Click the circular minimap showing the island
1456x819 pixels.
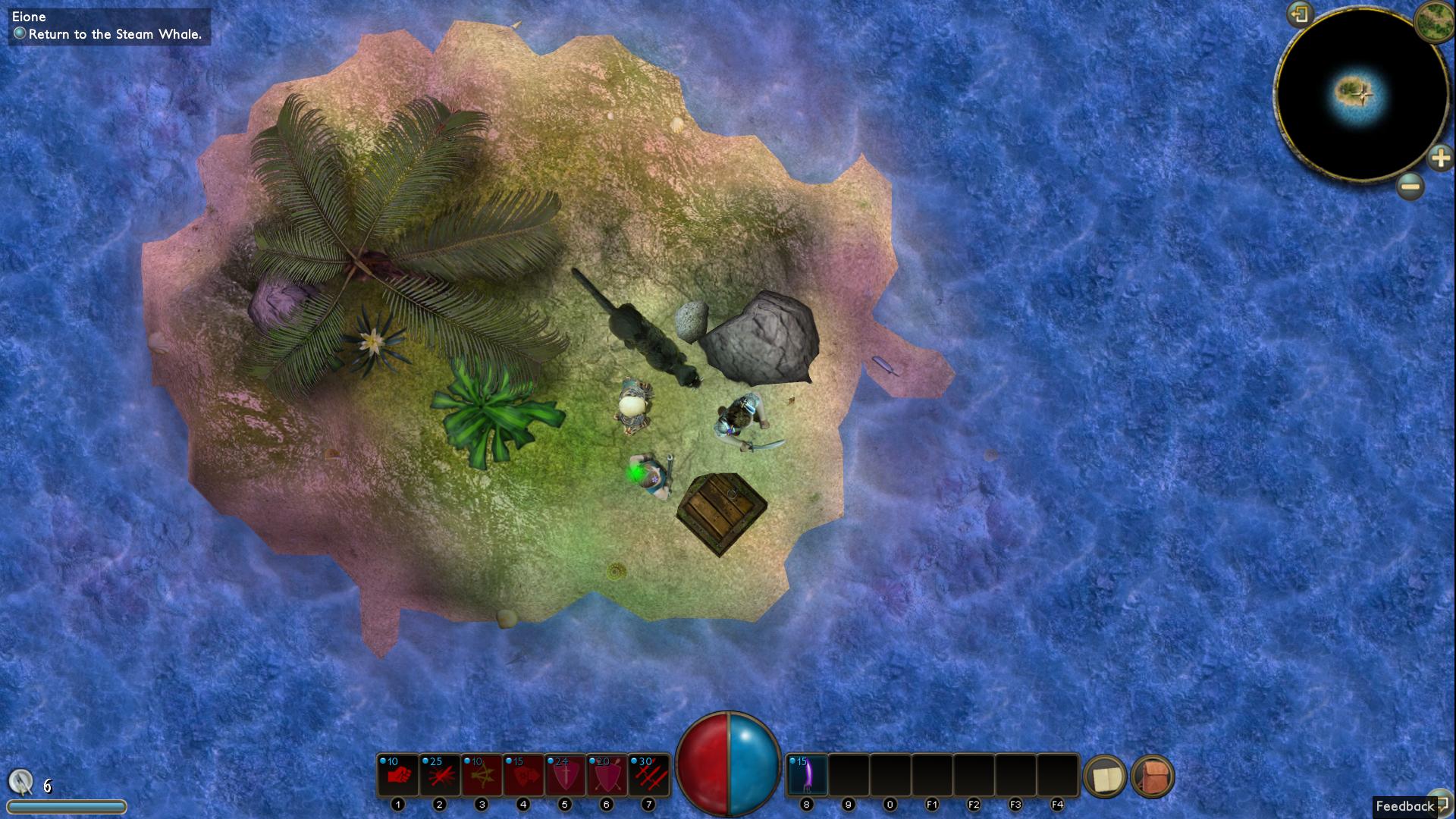1360,95
